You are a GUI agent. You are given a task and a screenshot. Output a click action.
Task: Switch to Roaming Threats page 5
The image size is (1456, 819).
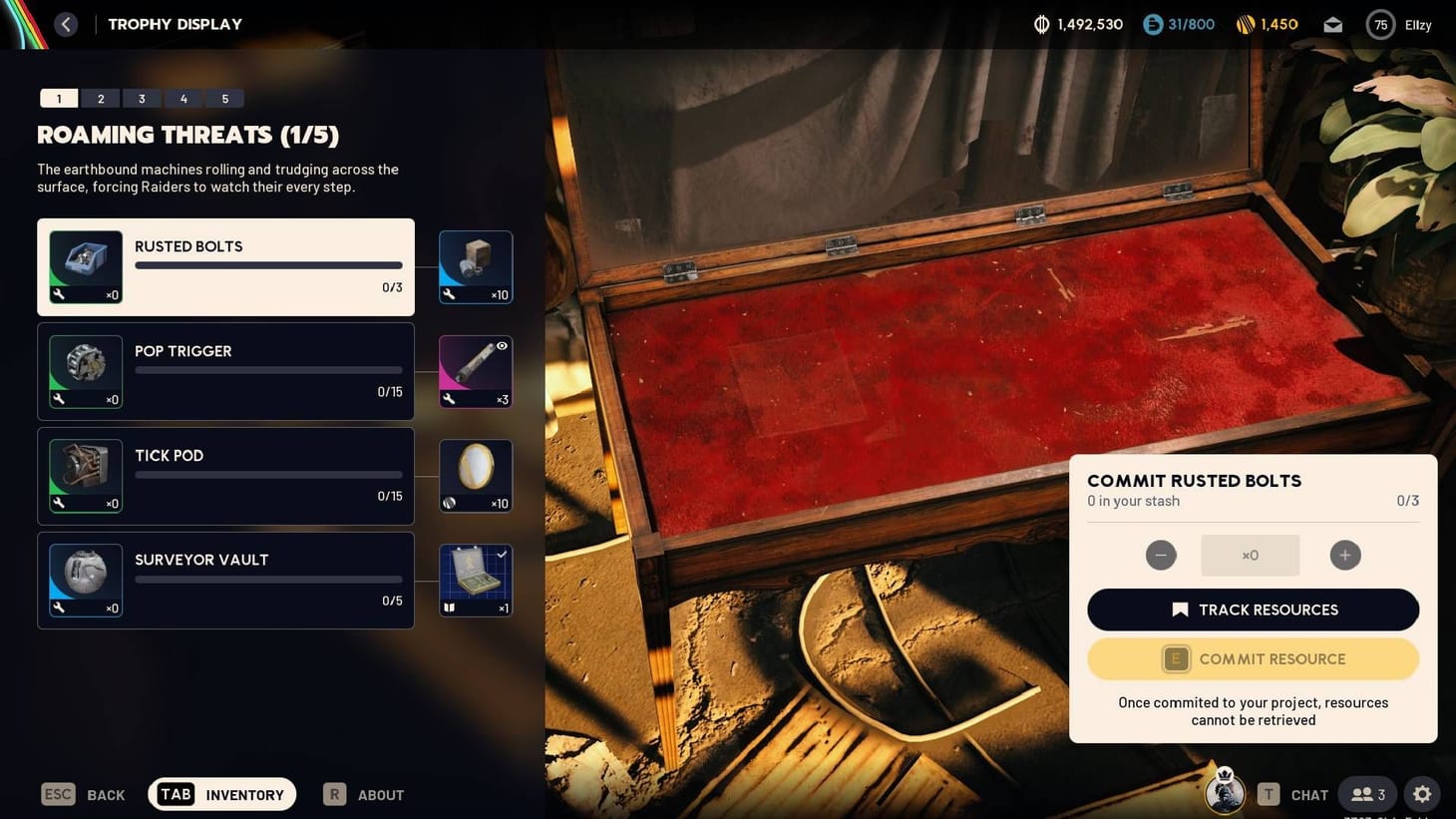click(x=225, y=98)
